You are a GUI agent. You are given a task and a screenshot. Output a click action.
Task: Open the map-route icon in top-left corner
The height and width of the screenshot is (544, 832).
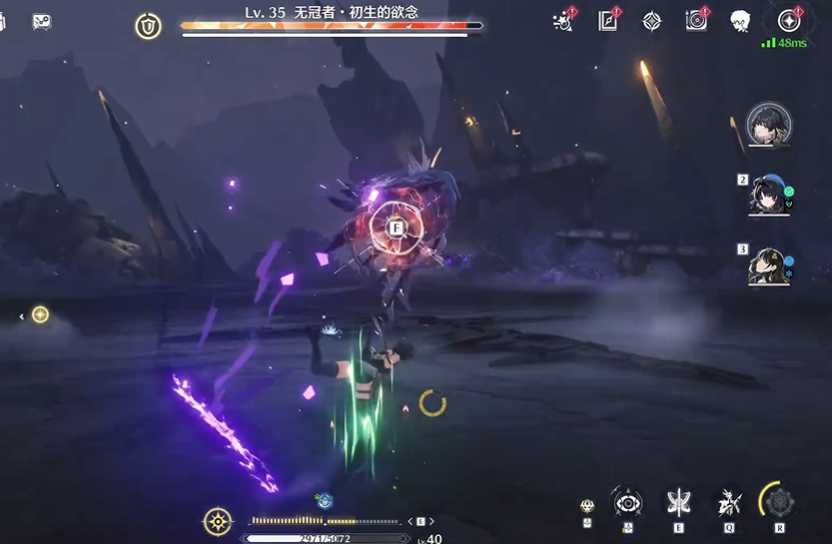pos(42,21)
